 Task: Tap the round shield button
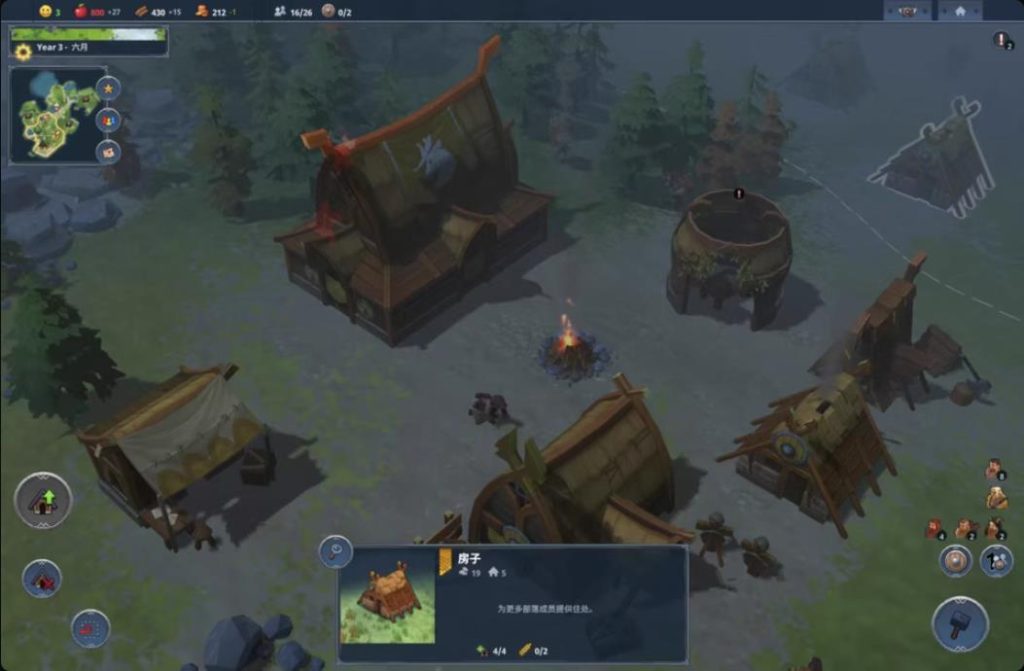[x=956, y=561]
